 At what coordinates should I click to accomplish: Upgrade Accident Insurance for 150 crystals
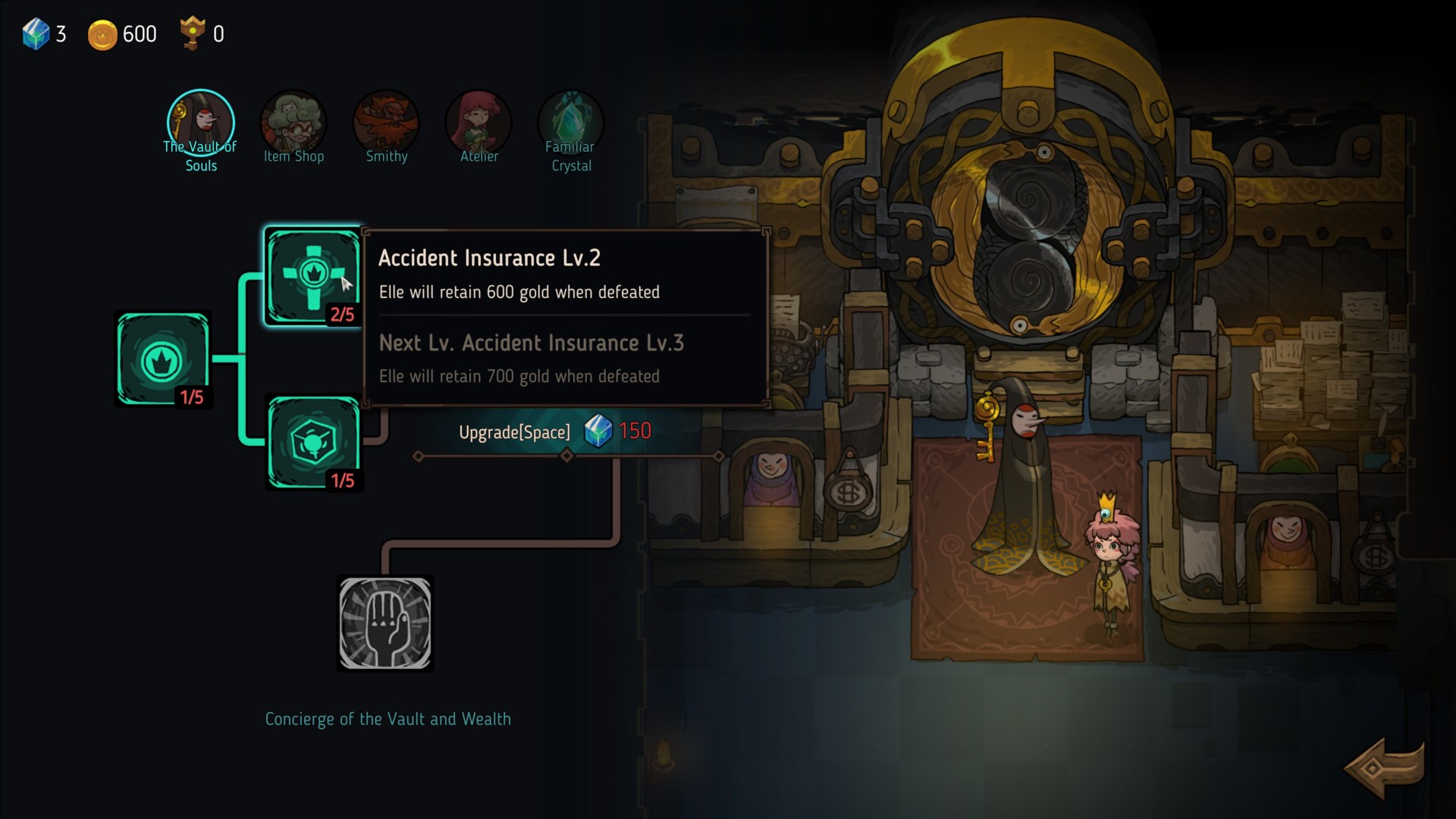[554, 432]
